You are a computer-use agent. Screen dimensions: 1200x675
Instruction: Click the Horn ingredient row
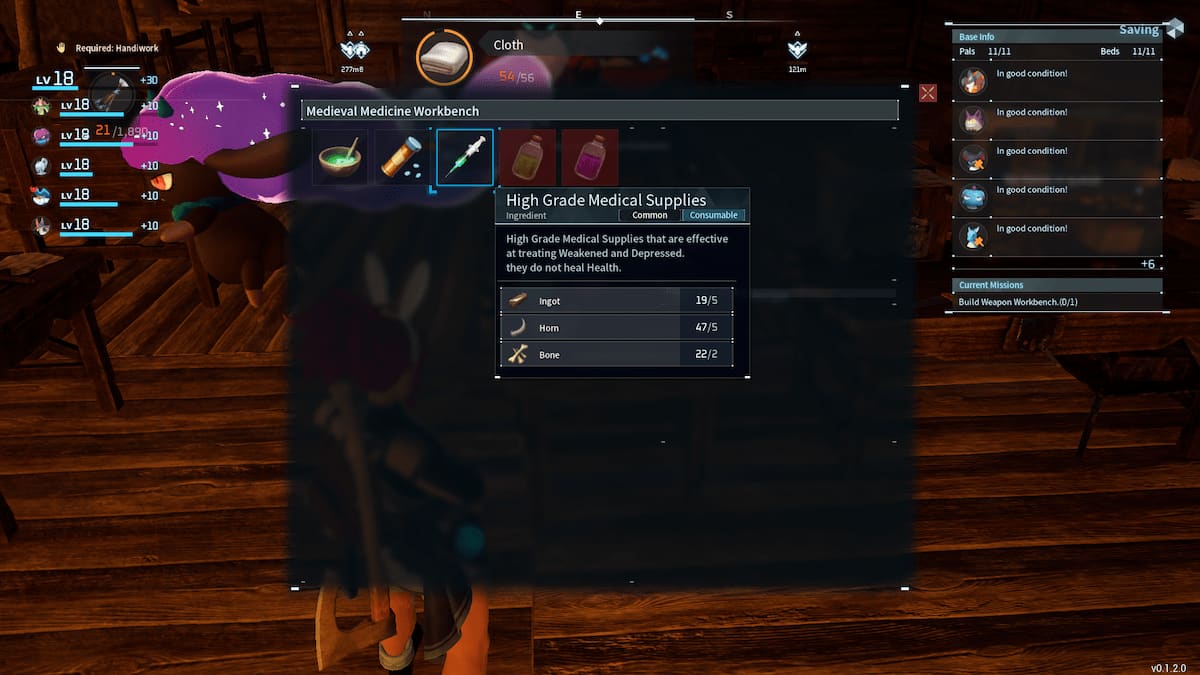(622, 328)
